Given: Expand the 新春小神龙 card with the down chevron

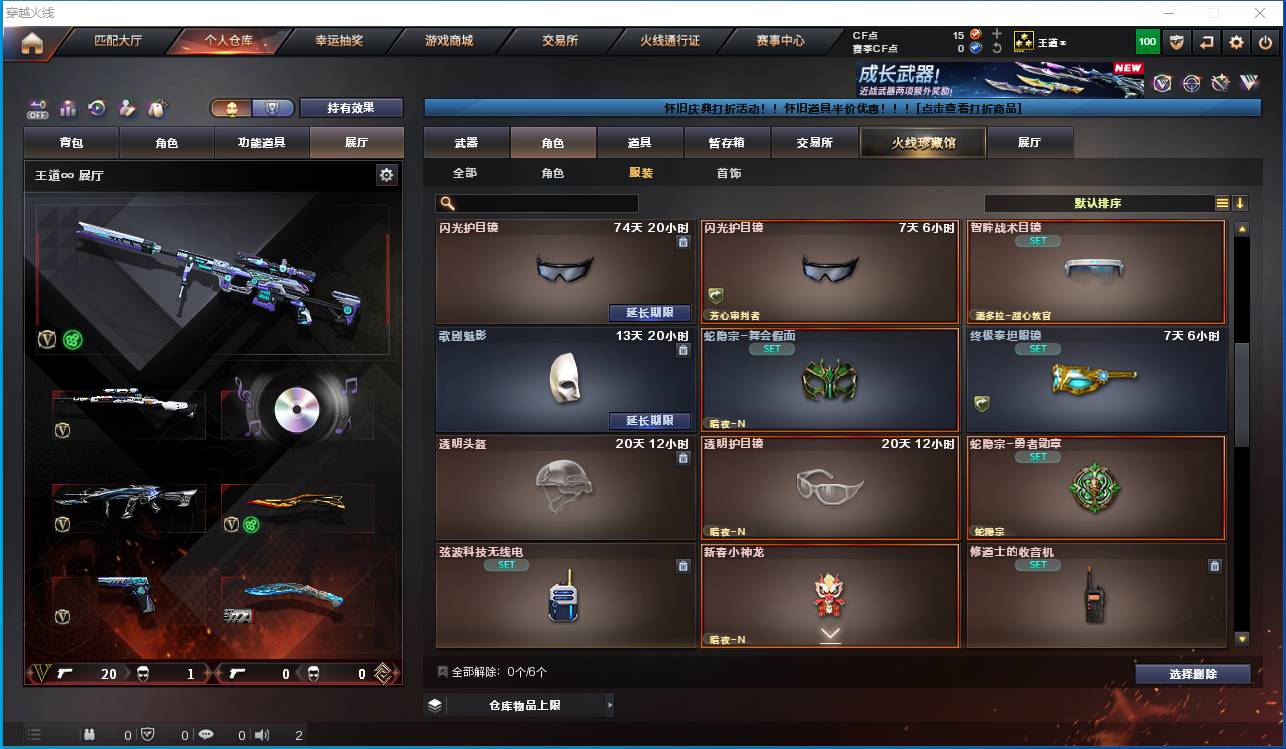Looking at the screenshot, I should tap(828, 632).
